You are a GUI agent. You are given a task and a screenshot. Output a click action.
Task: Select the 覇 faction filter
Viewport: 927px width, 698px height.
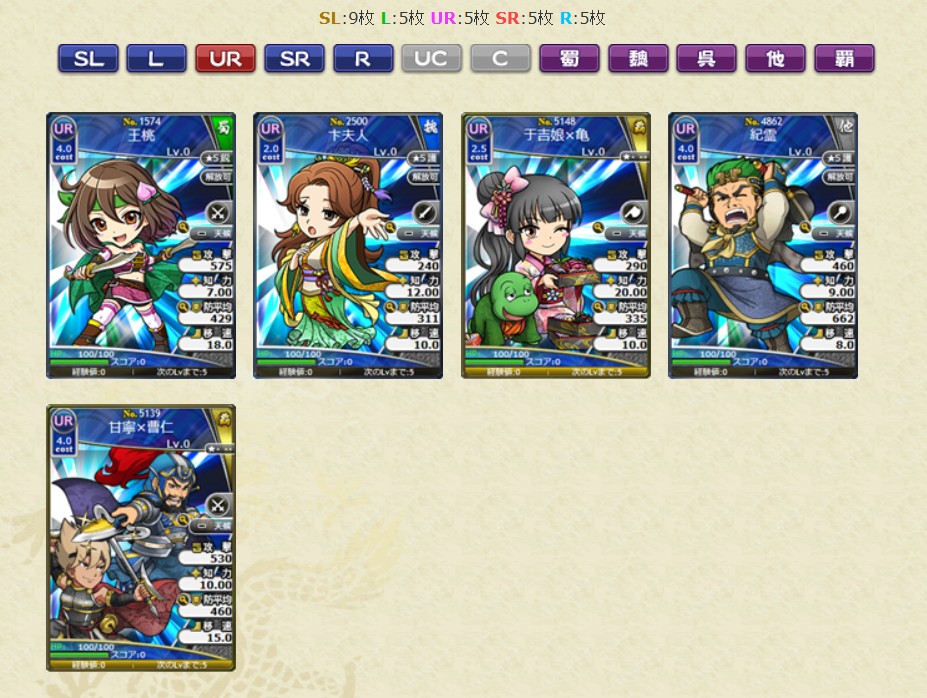pyautogui.click(x=844, y=59)
